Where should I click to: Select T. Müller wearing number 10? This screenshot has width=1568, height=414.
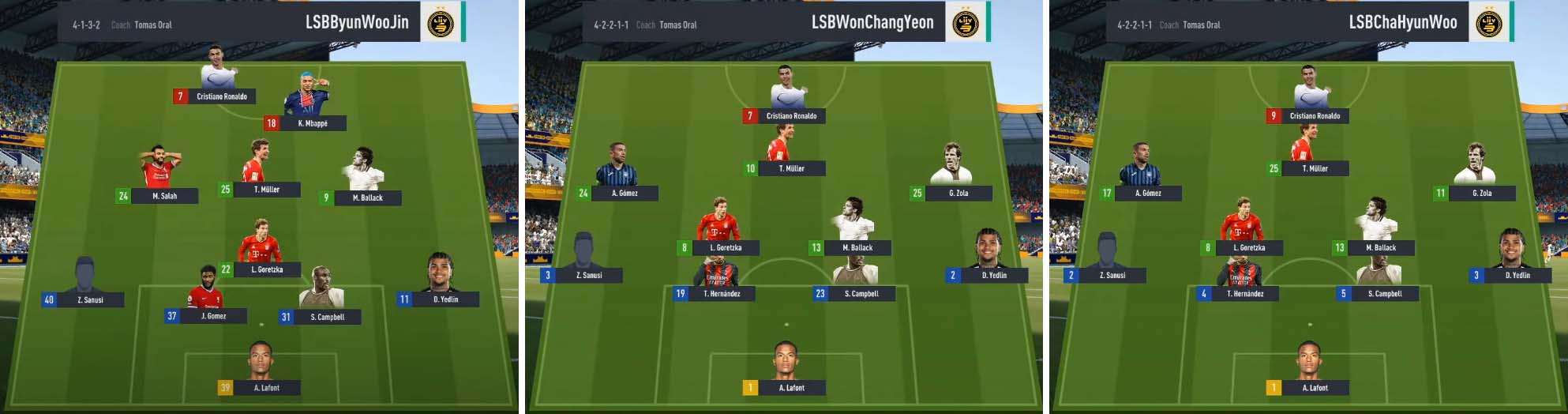(x=784, y=168)
